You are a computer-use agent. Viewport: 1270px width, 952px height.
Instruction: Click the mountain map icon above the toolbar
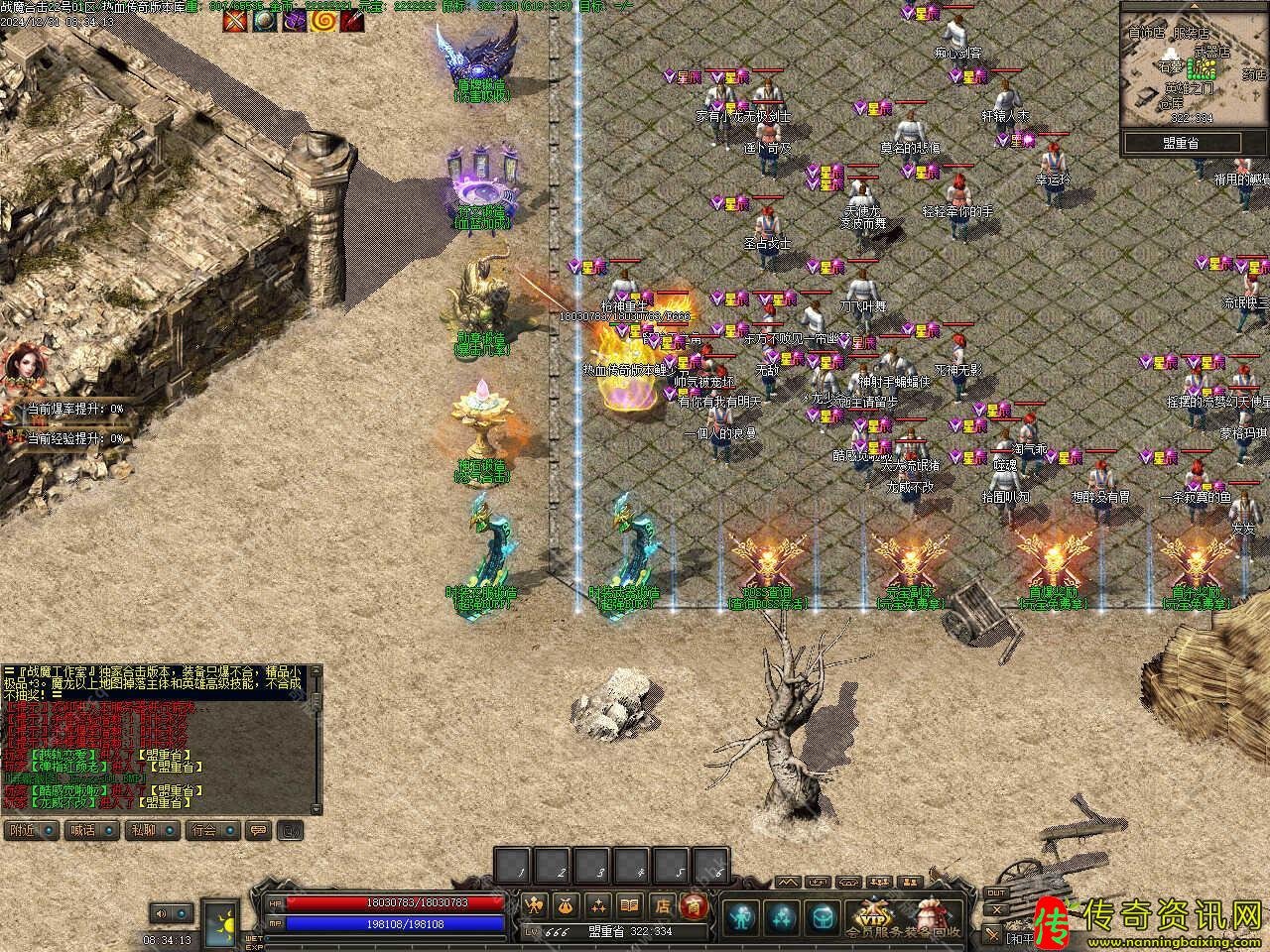[x=790, y=883]
